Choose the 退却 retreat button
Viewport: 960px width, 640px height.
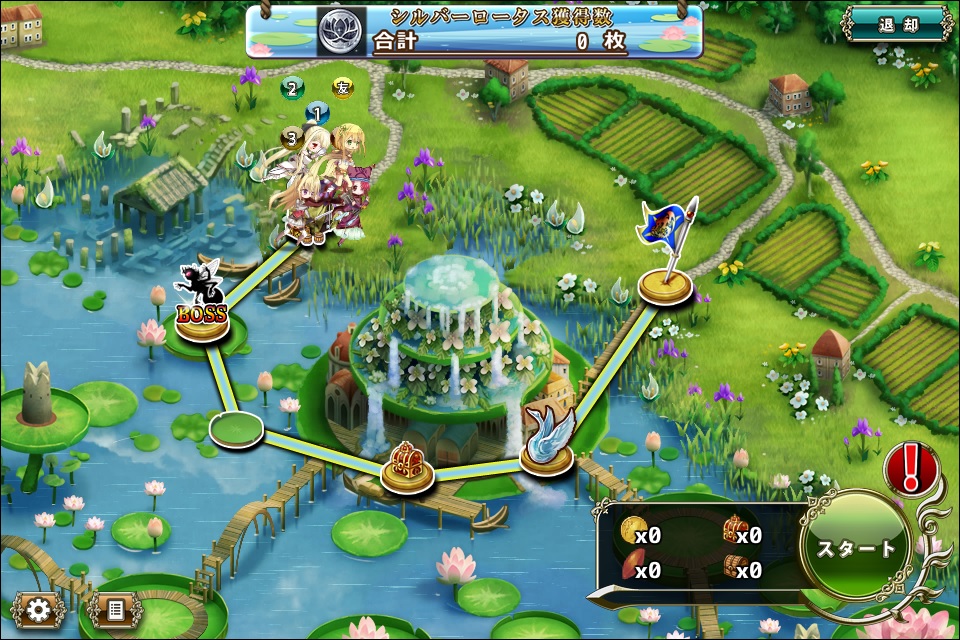[896, 25]
